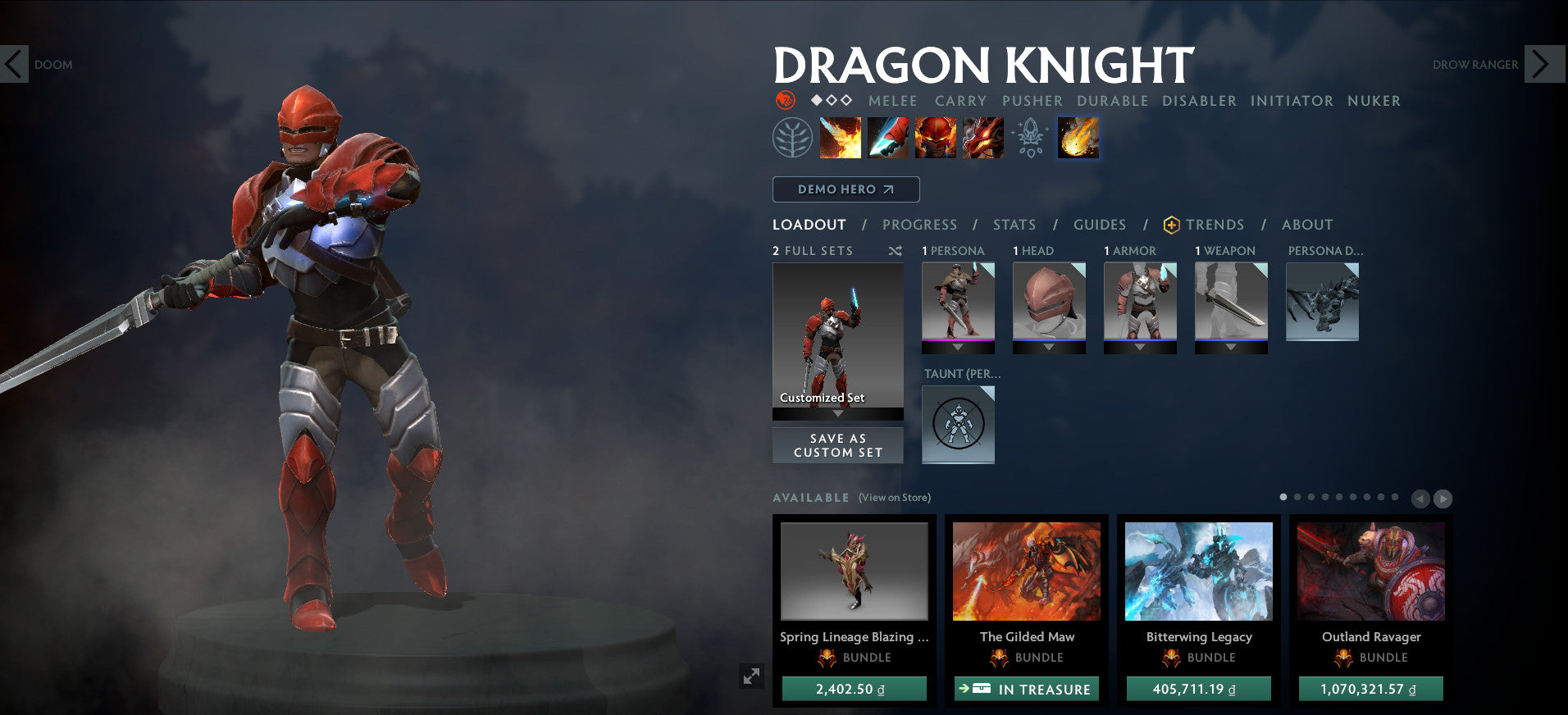Select the Elder Dragon Form ability icon
This screenshot has height=715, width=1568.
tap(982, 138)
